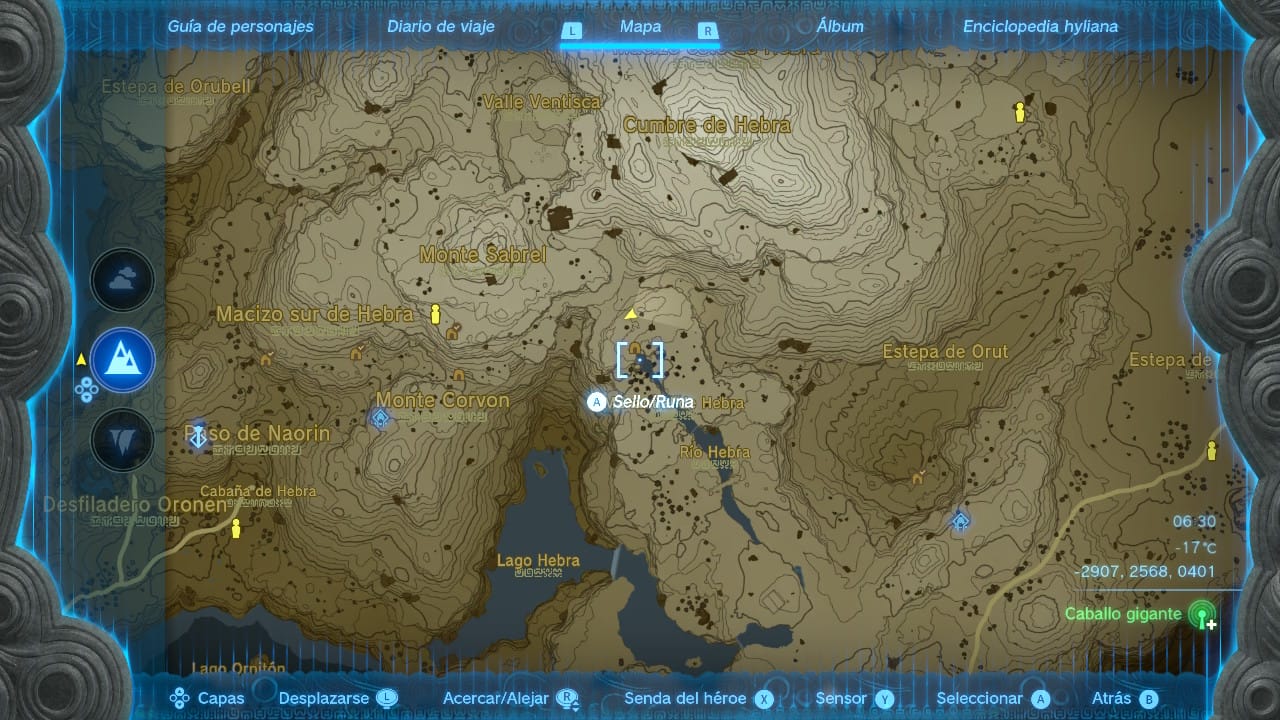Image resolution: width=1280 pixels, height=720 pixels.
Task: Select the Mapa tab
Action: [x=640, y=27]
